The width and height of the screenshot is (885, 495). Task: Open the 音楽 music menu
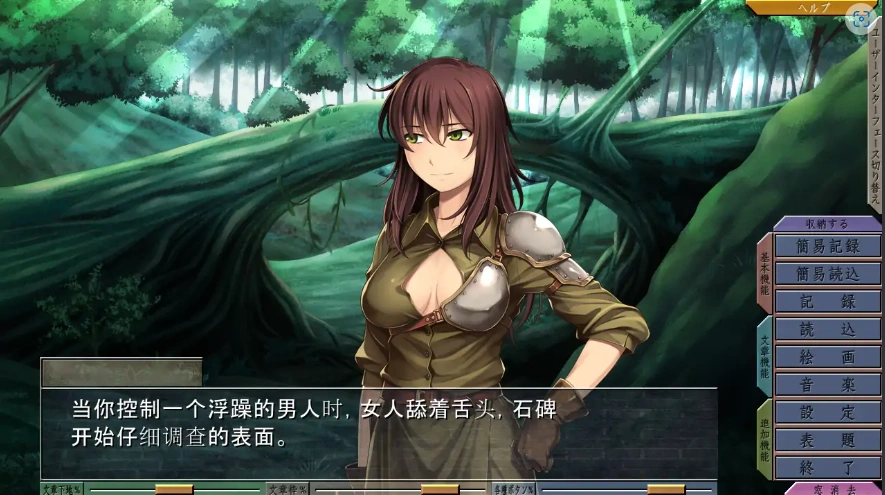click(827, 385)
